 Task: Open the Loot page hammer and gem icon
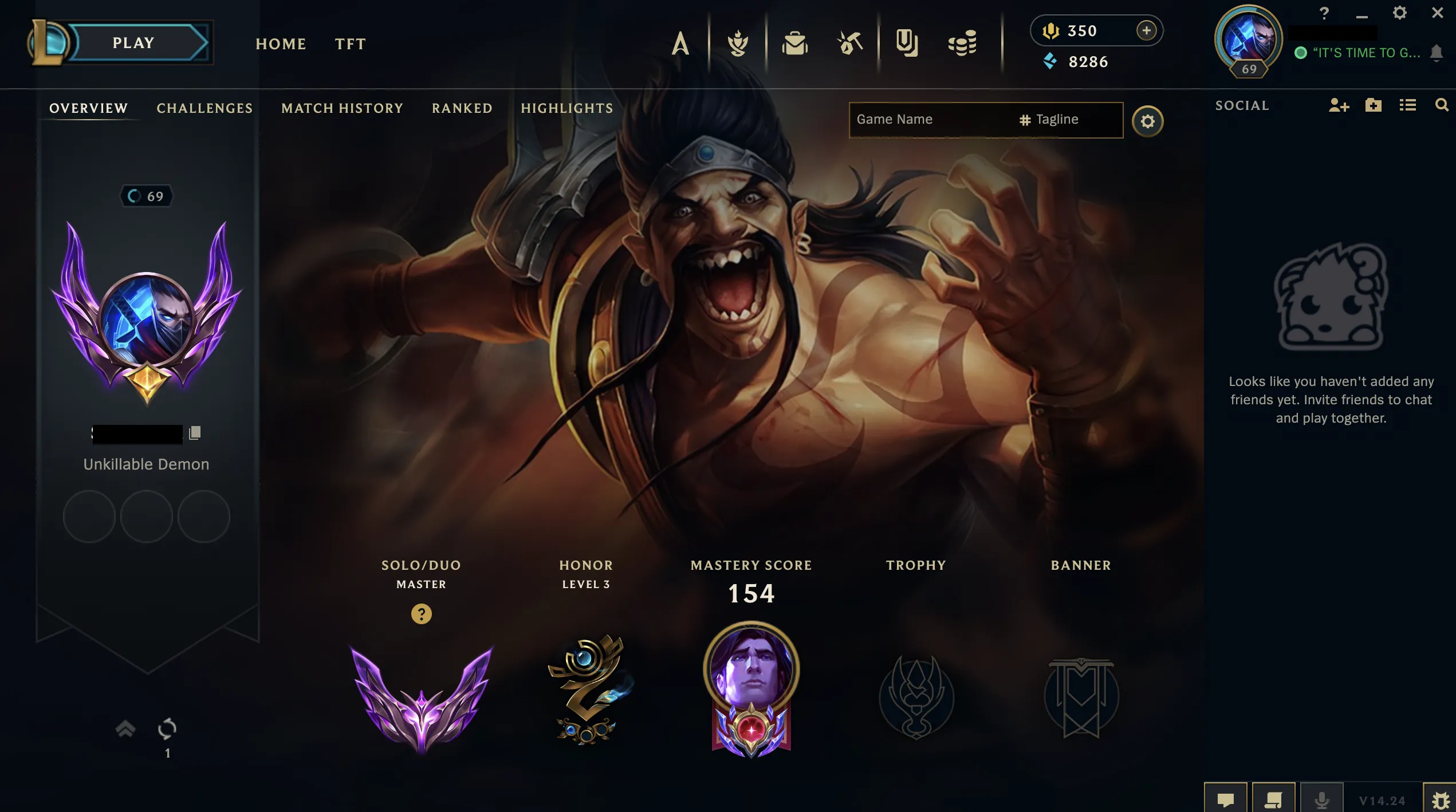click(849, 43)
